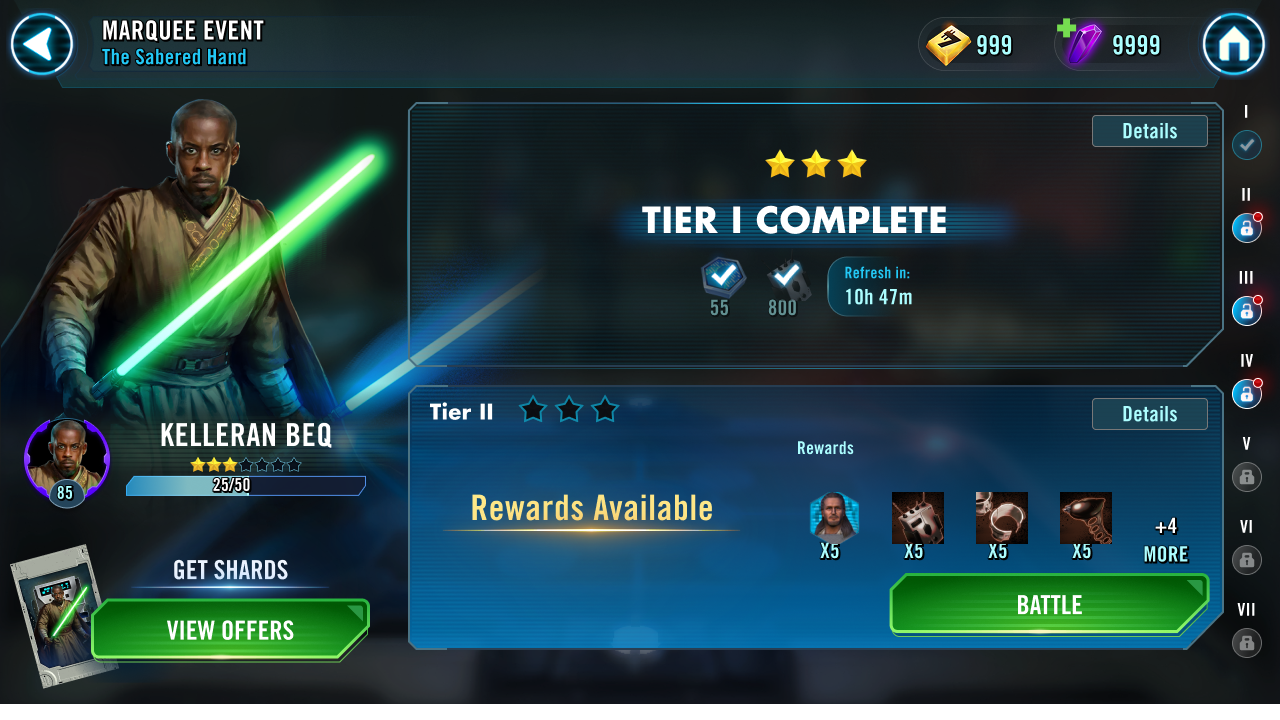Select locked Tier II in right sidebar
1280x720 pixels.
tap(1247, 228)
